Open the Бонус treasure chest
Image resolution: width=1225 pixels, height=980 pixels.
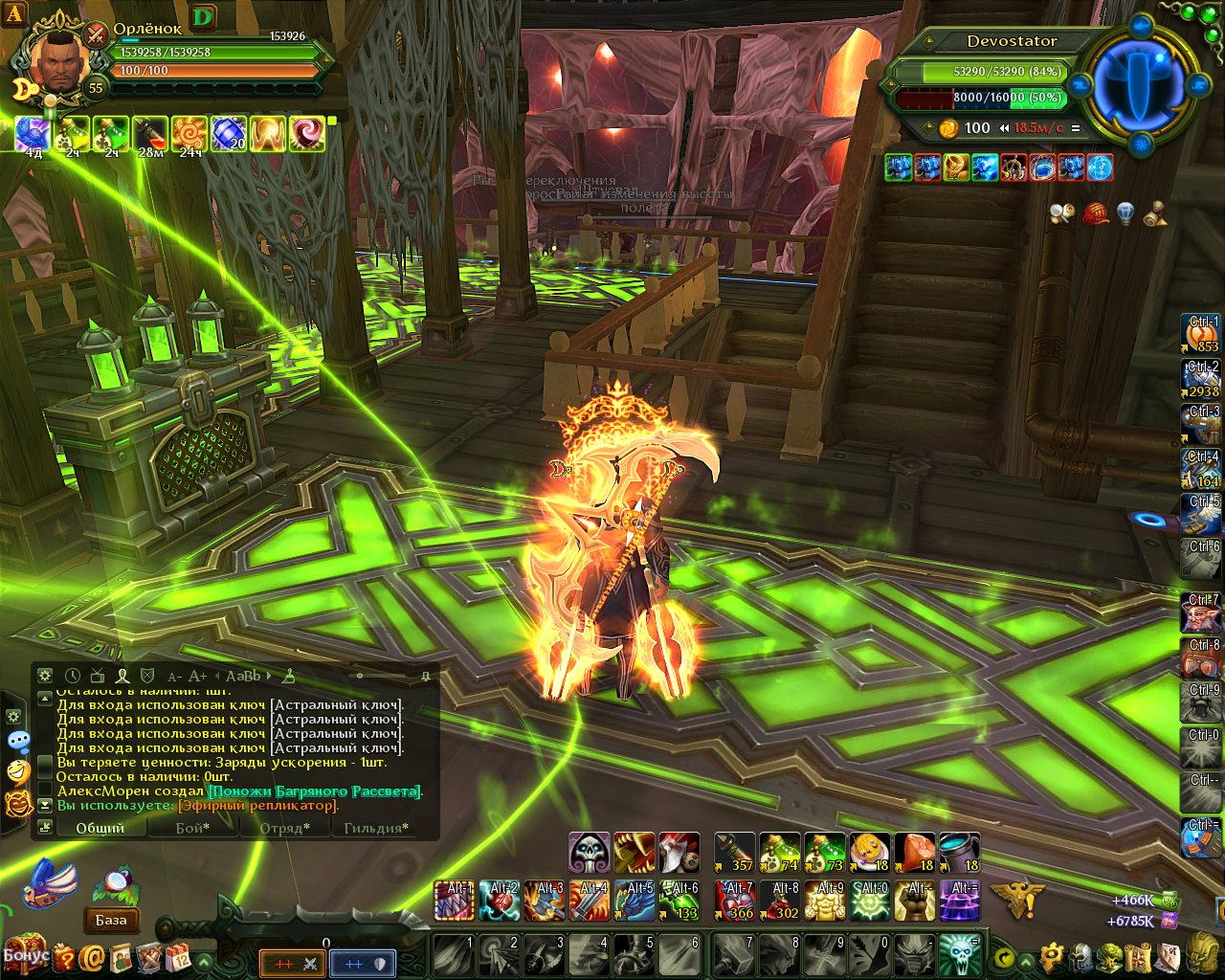point(24,953)
